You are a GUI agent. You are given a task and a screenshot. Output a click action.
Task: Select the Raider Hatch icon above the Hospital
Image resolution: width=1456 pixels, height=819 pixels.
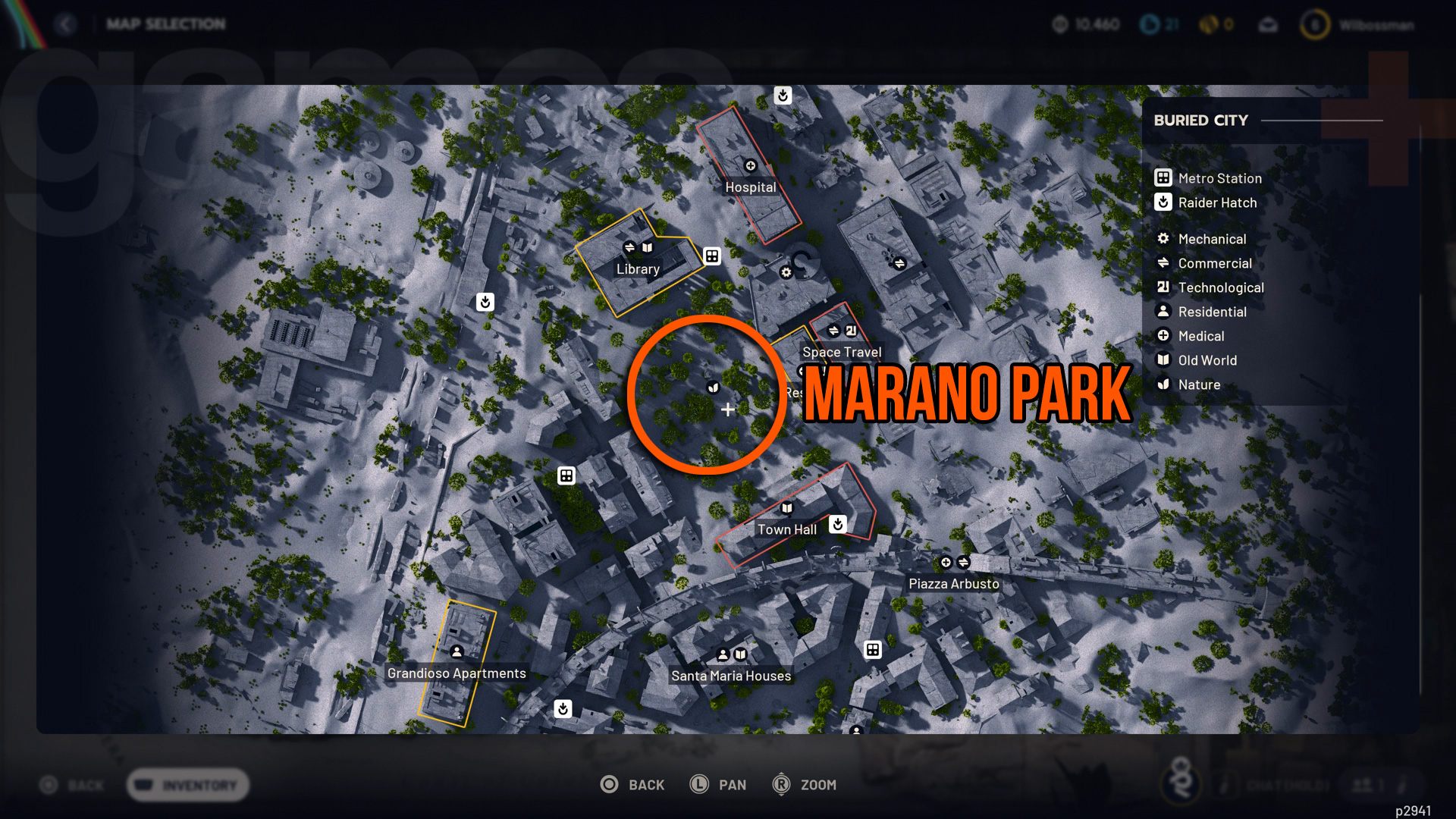[x=783, y=96]
